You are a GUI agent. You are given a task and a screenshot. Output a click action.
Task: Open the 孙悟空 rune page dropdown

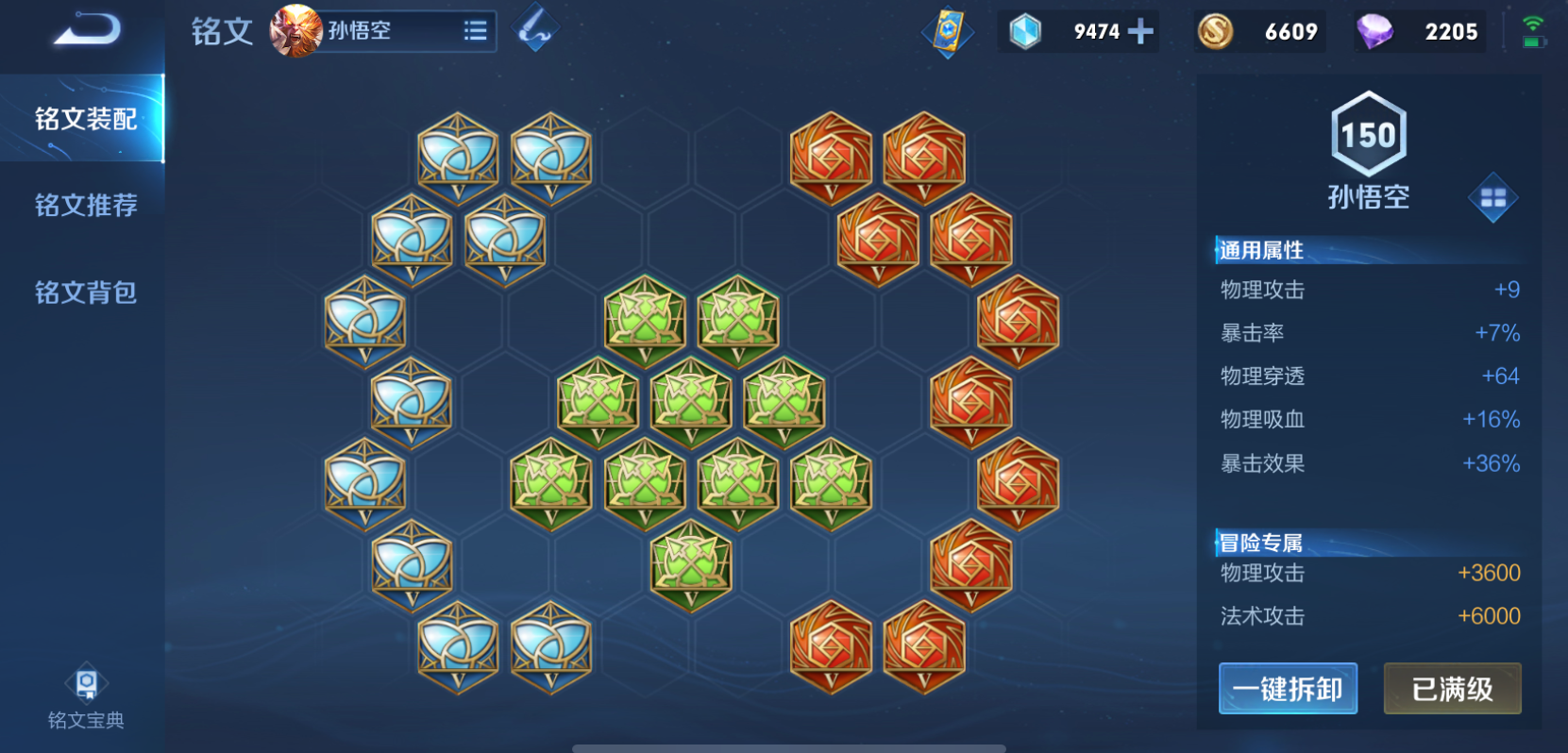coord(475,31)
